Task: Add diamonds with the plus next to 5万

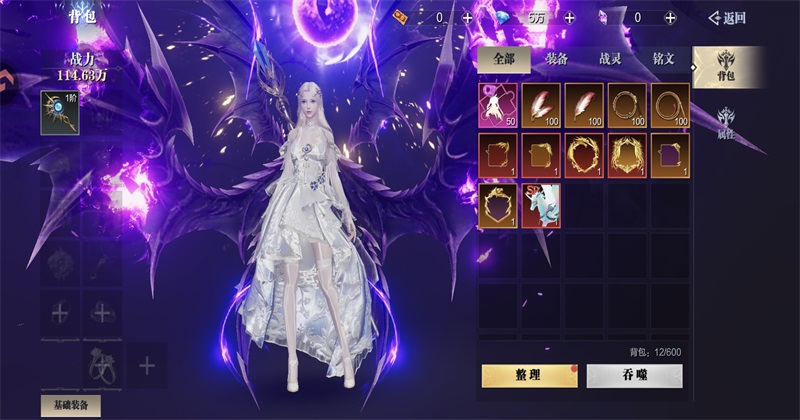Action: (x=569, y=18)
